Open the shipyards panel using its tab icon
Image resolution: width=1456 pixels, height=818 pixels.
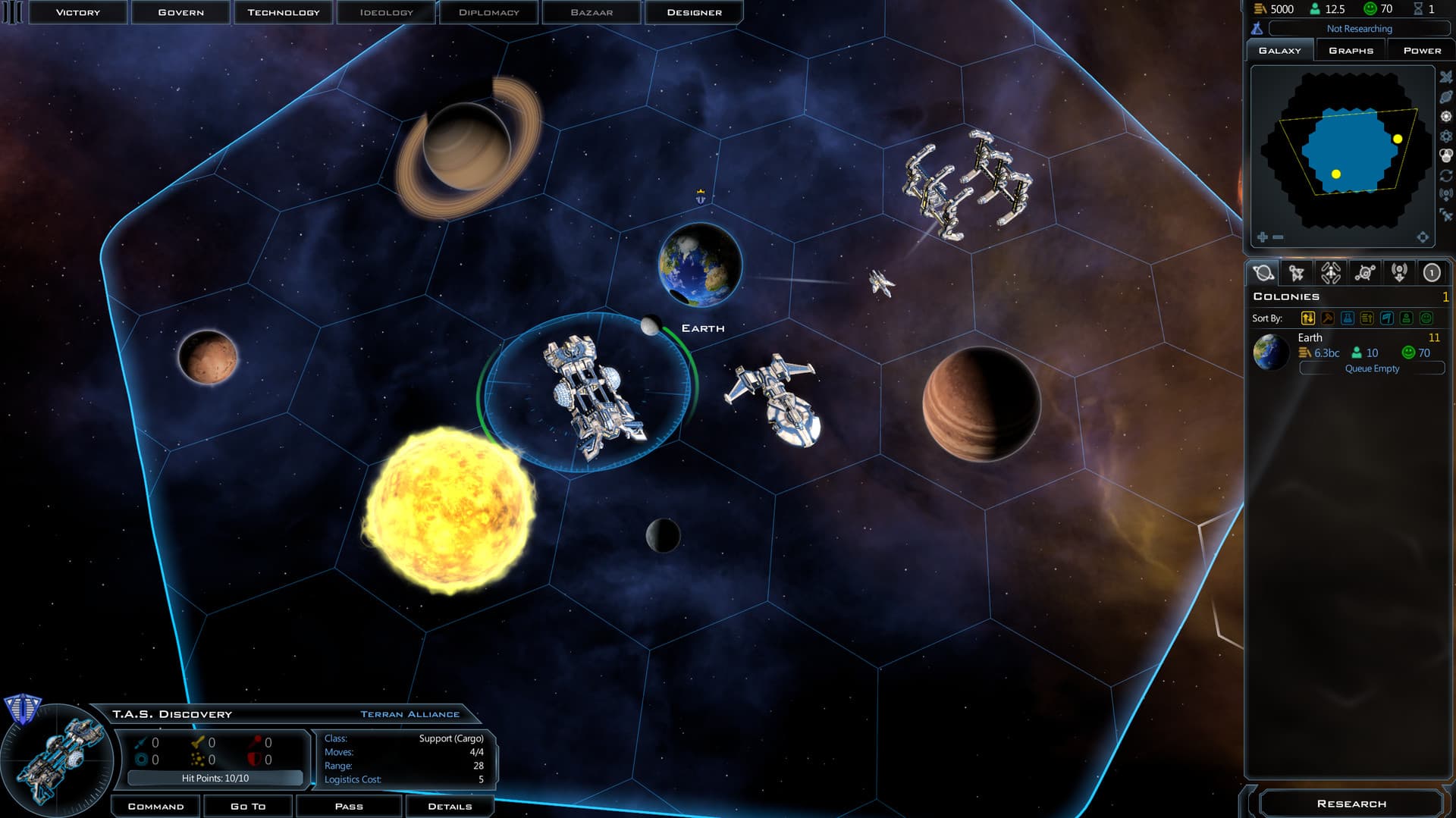click(1331, 272)
